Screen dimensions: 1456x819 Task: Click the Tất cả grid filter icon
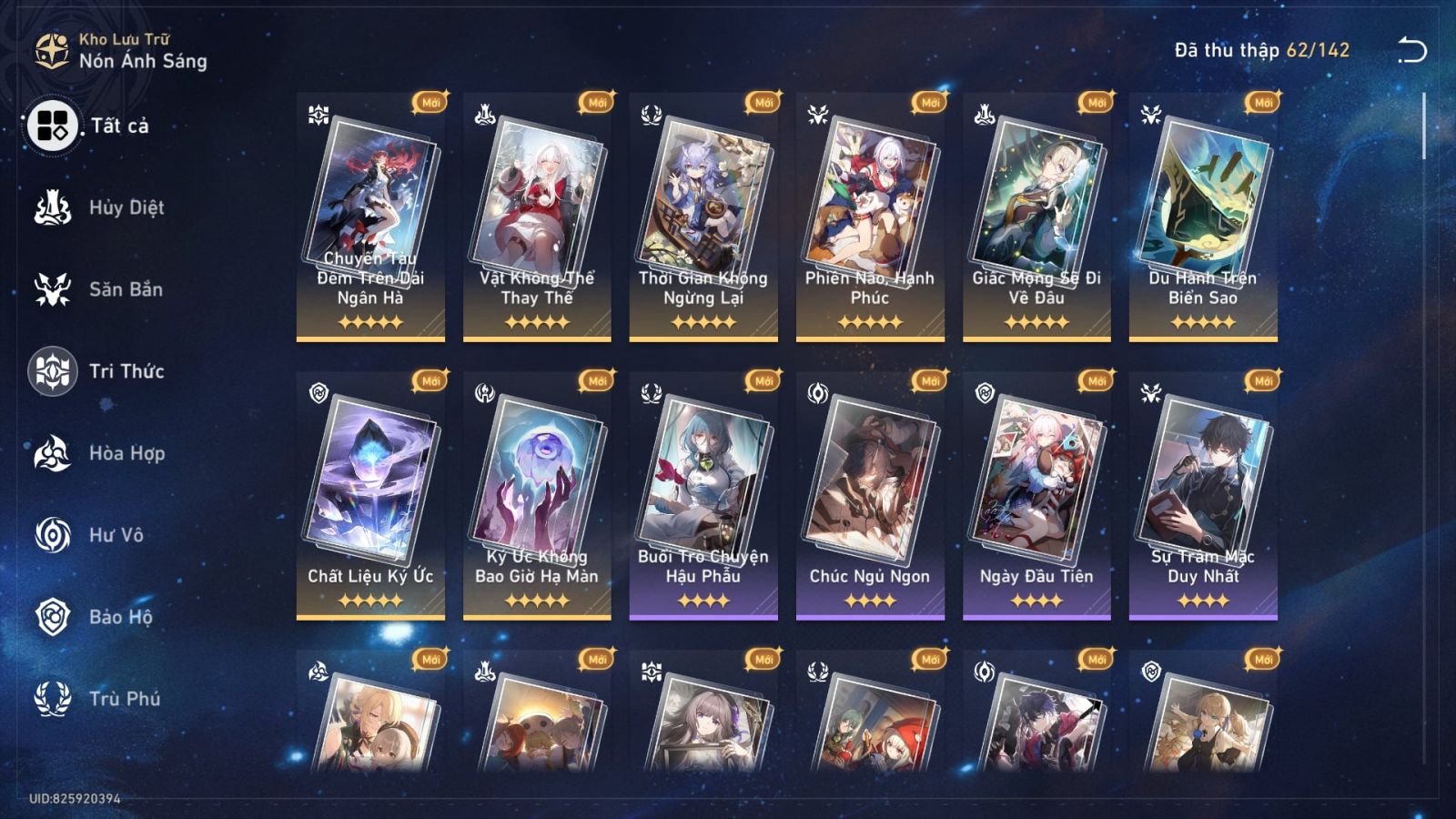(53, 127)
